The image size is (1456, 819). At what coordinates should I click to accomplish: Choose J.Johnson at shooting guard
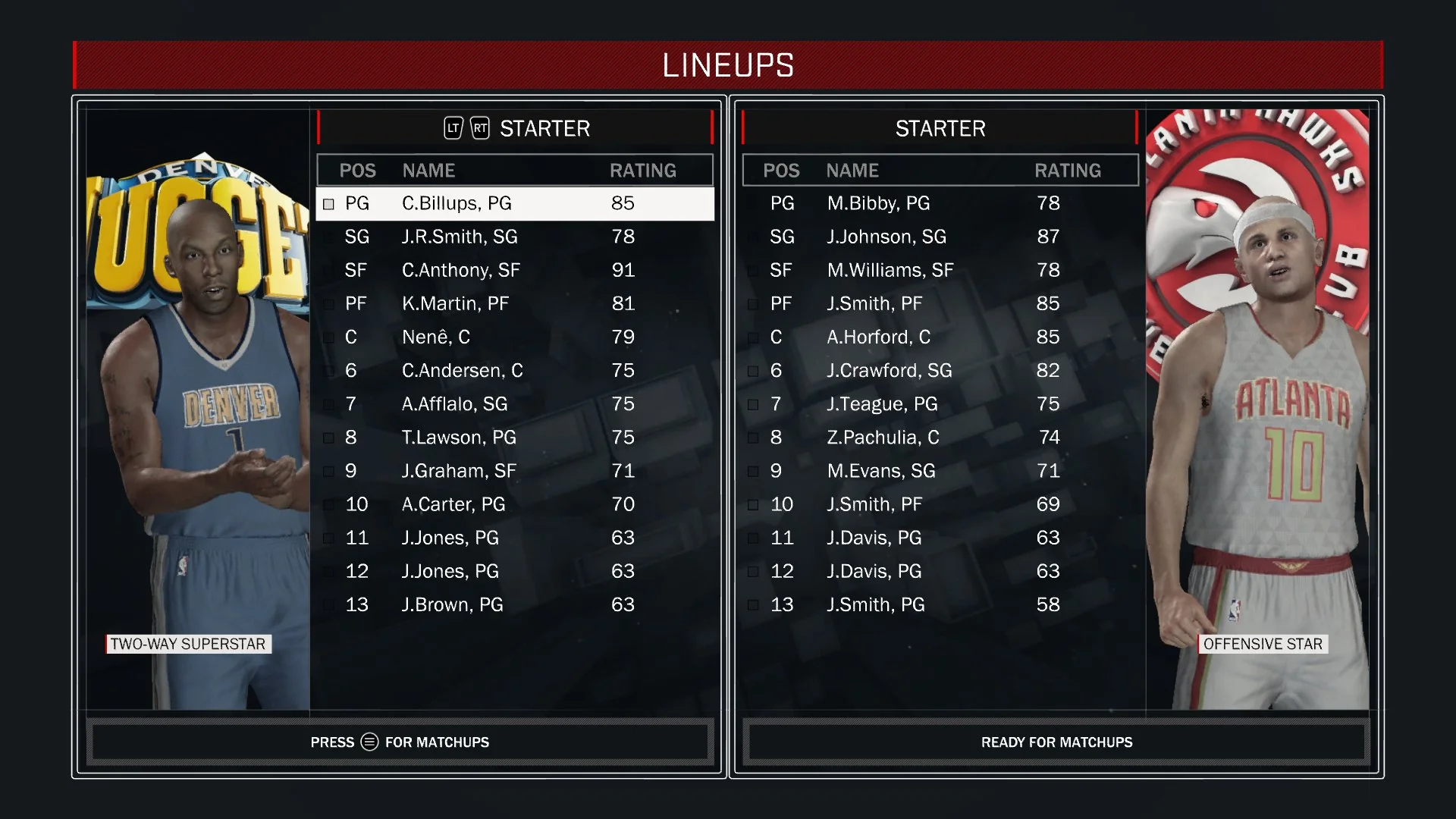tap(940, 237)
